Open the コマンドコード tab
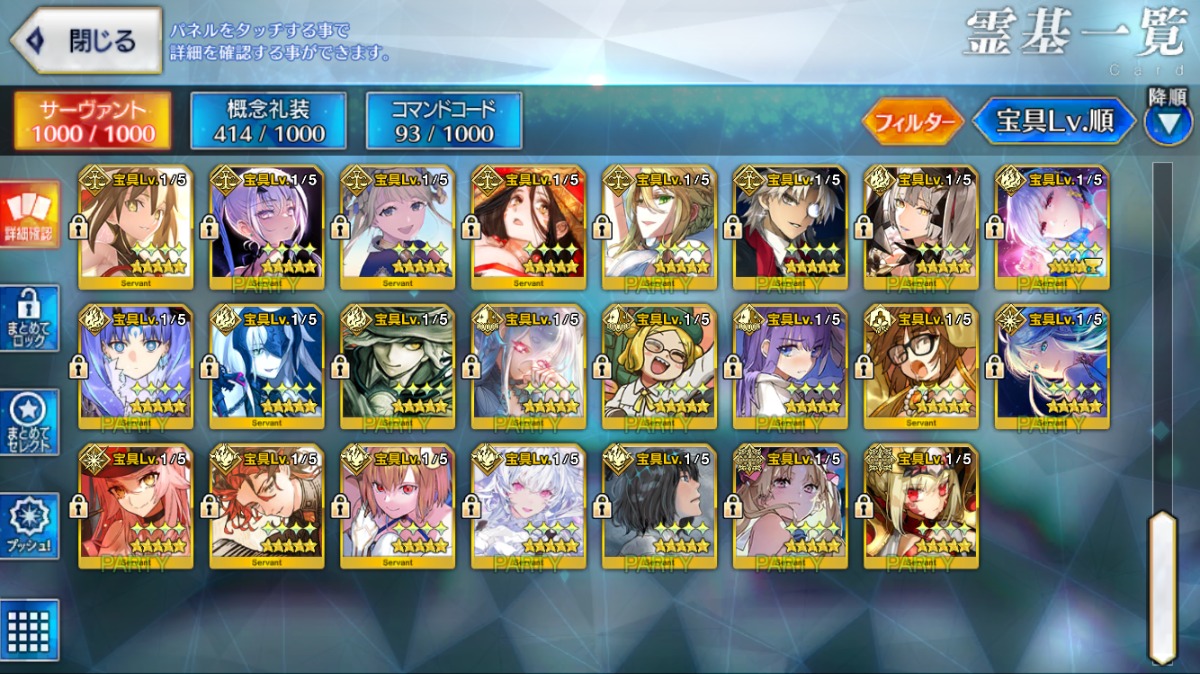 click(444, 121)
